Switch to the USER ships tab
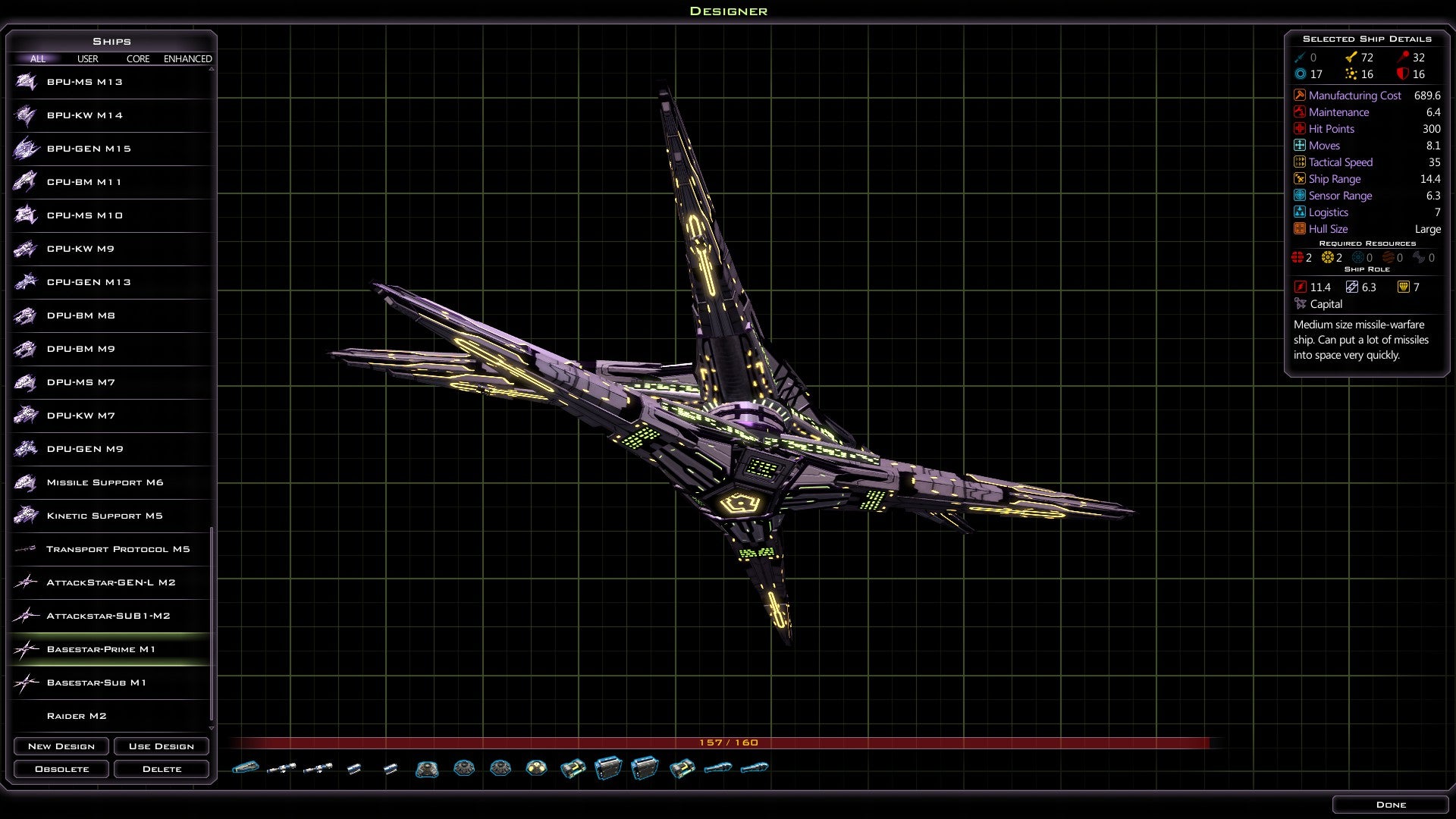Viewport: 1456px width, 819px height. (86, 58)
